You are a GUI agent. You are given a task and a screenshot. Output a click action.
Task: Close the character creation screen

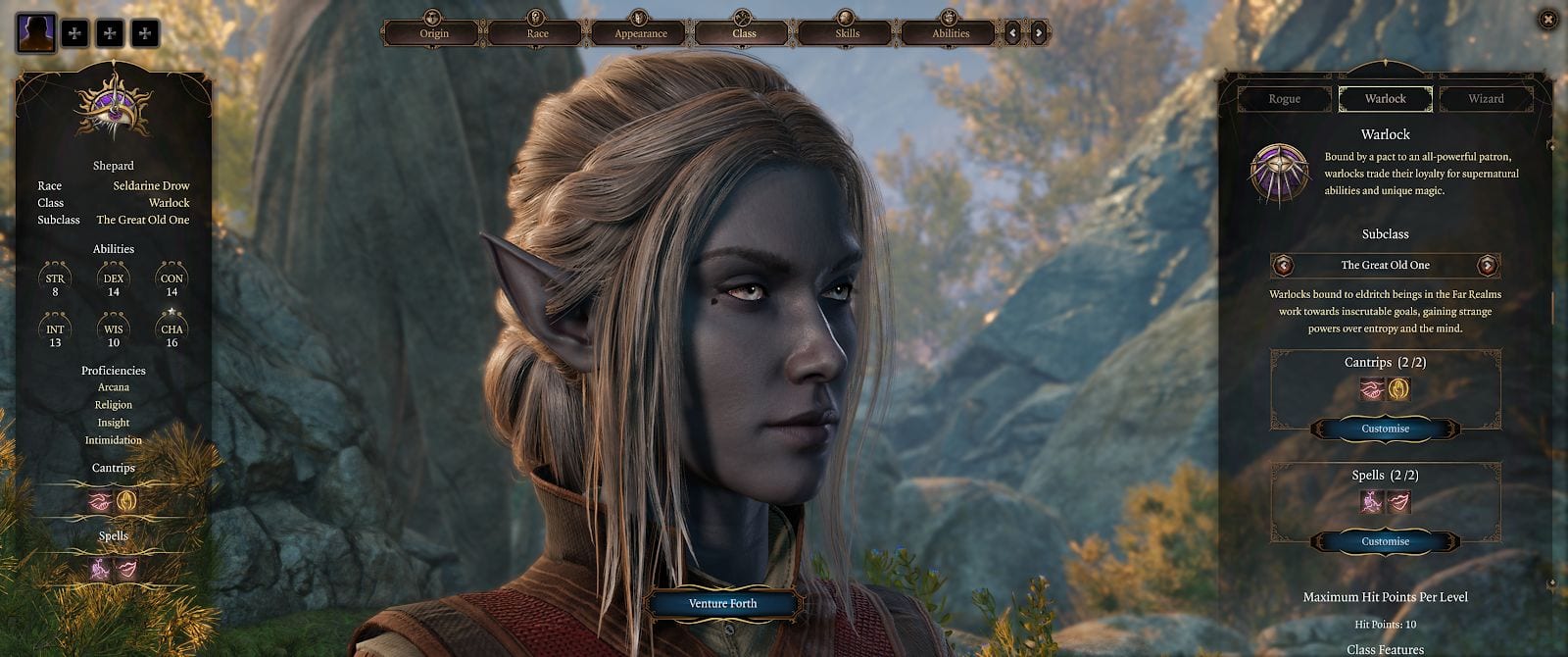click(x=1547, y=19)
